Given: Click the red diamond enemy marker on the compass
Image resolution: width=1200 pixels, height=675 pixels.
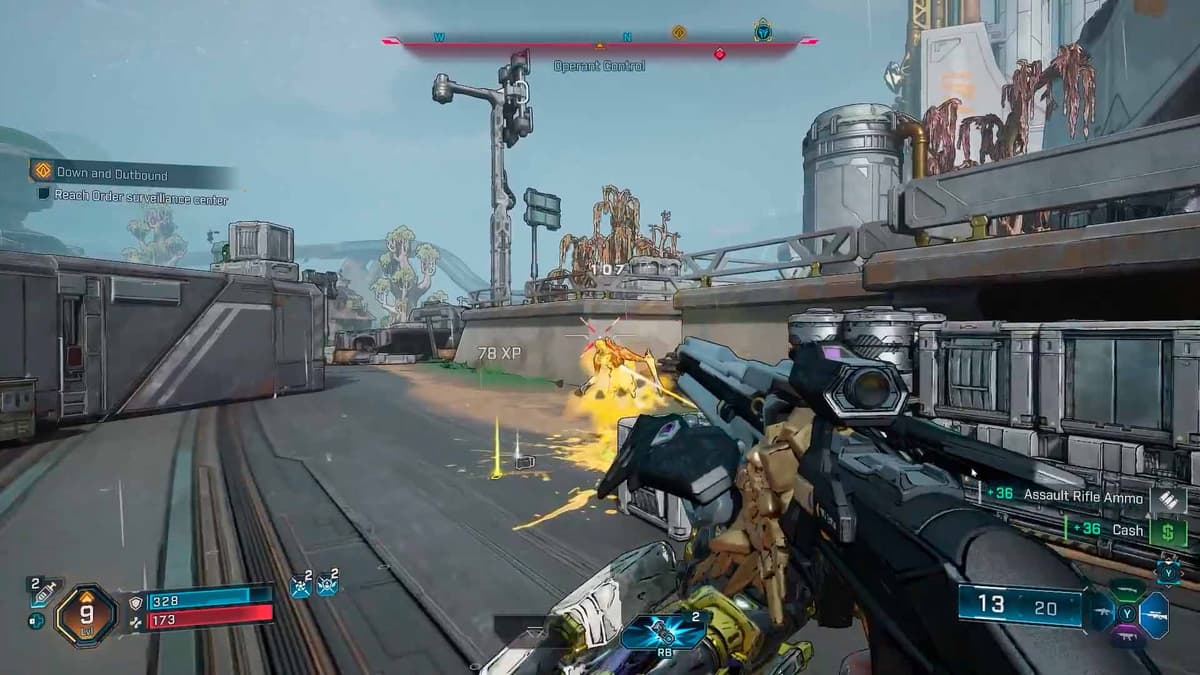Looking at the screenshot, I should tap(719, 54).
